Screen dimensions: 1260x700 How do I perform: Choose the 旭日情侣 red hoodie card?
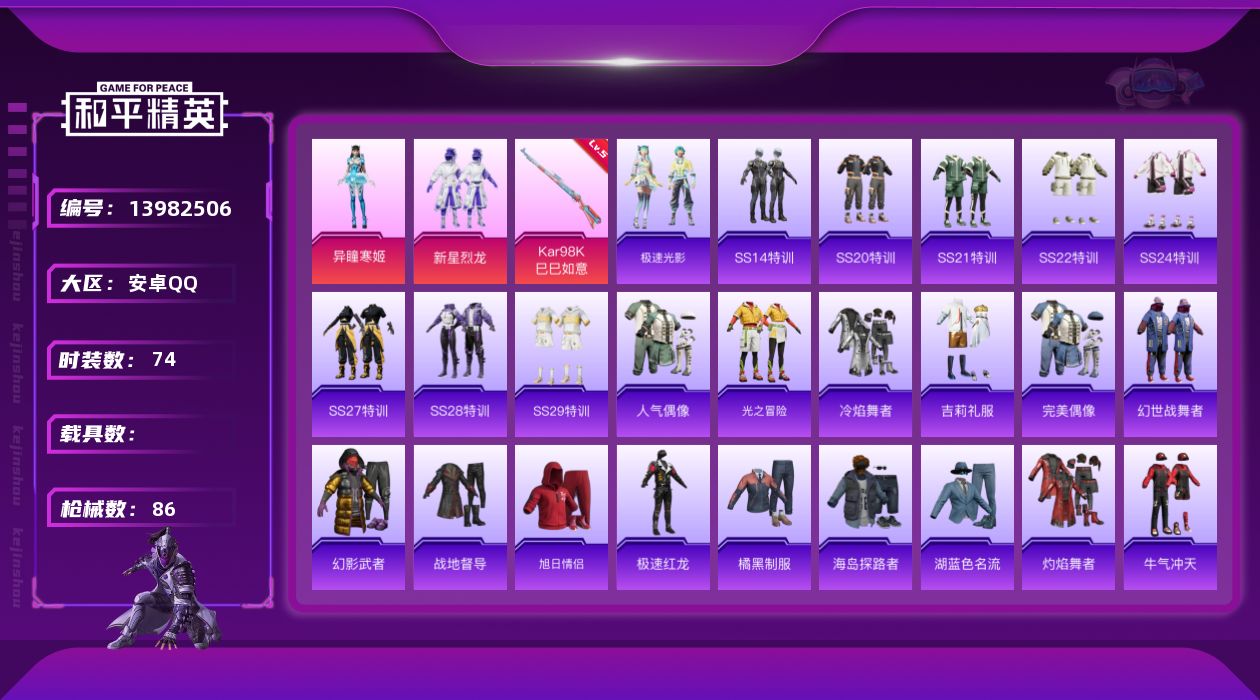pyautogui.click(x=561, y=517)
